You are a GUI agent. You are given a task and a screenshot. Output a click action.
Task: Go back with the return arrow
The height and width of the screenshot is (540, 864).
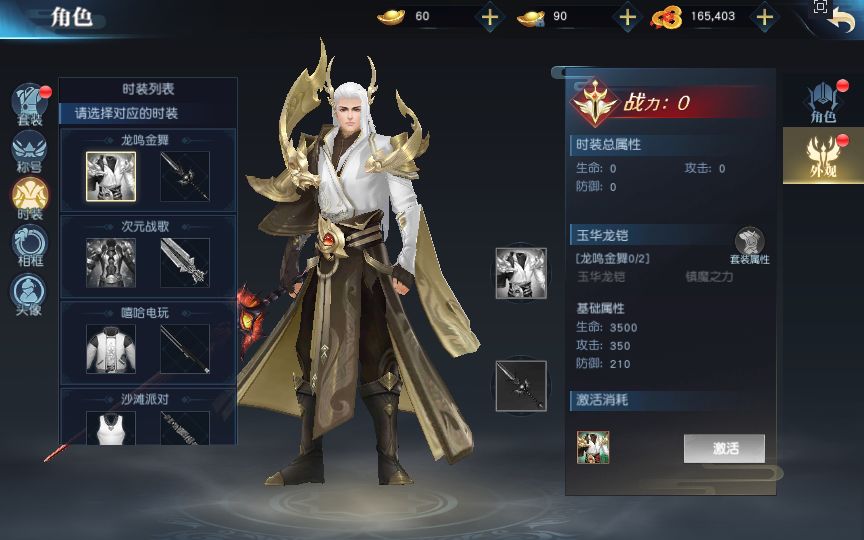[841, 18]
